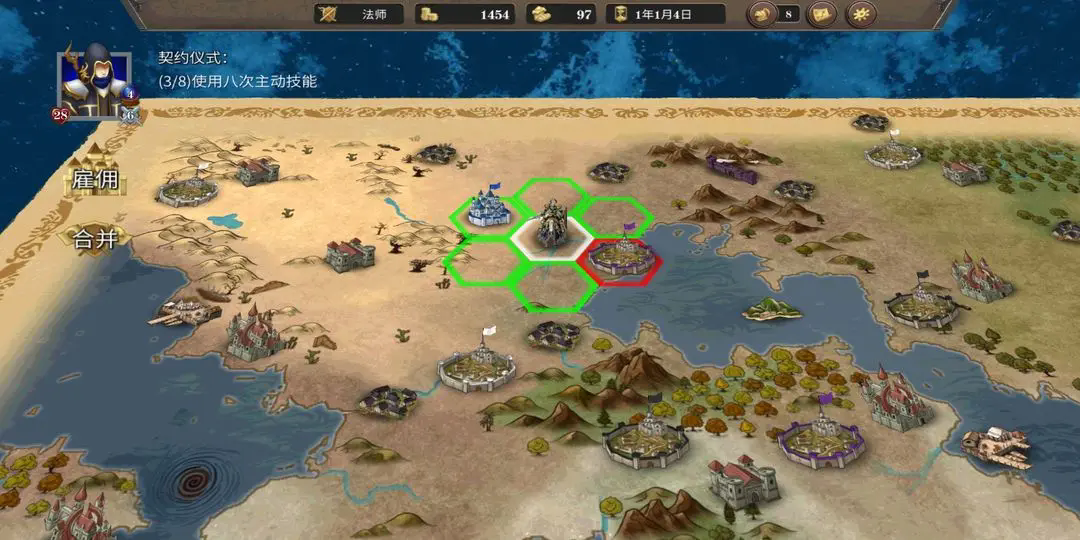
Task: Click the 雇佣 (Hire) button
Action: [96, 181]
